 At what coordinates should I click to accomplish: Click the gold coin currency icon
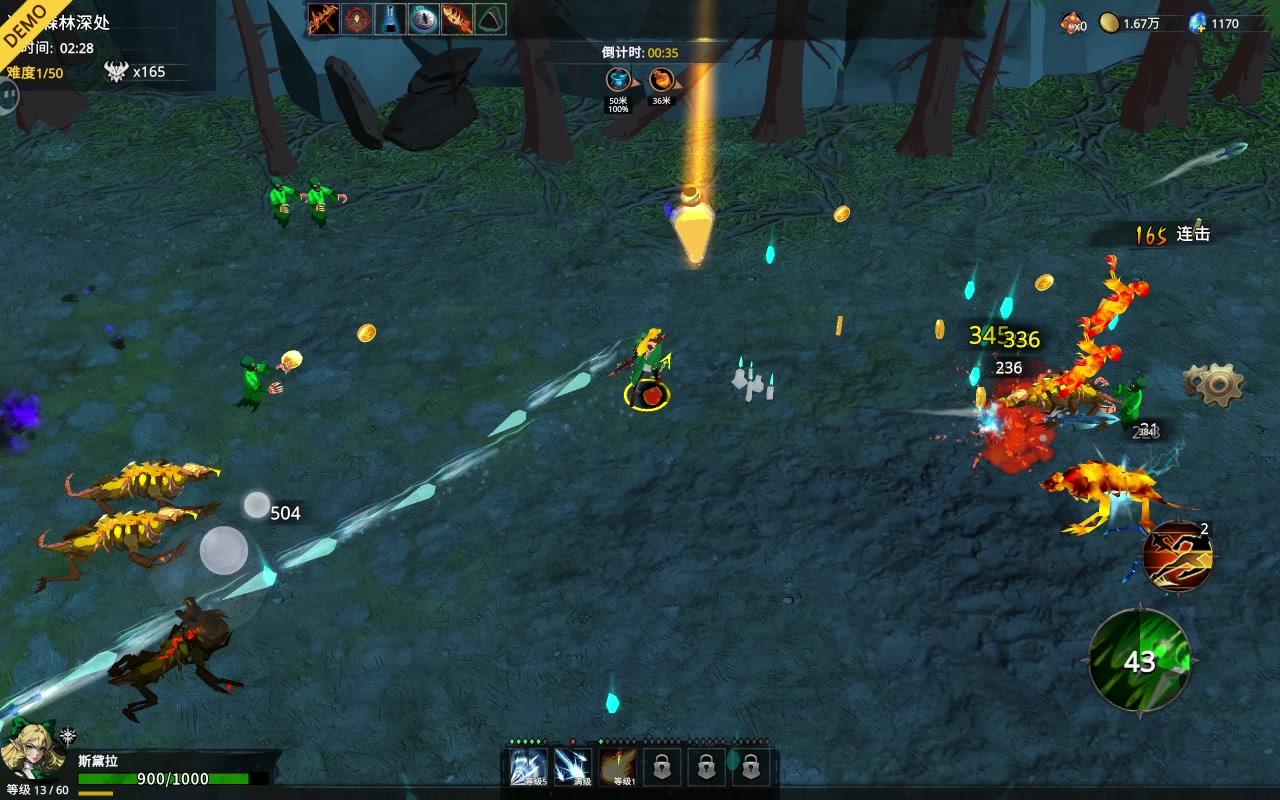coord(1109,23)
